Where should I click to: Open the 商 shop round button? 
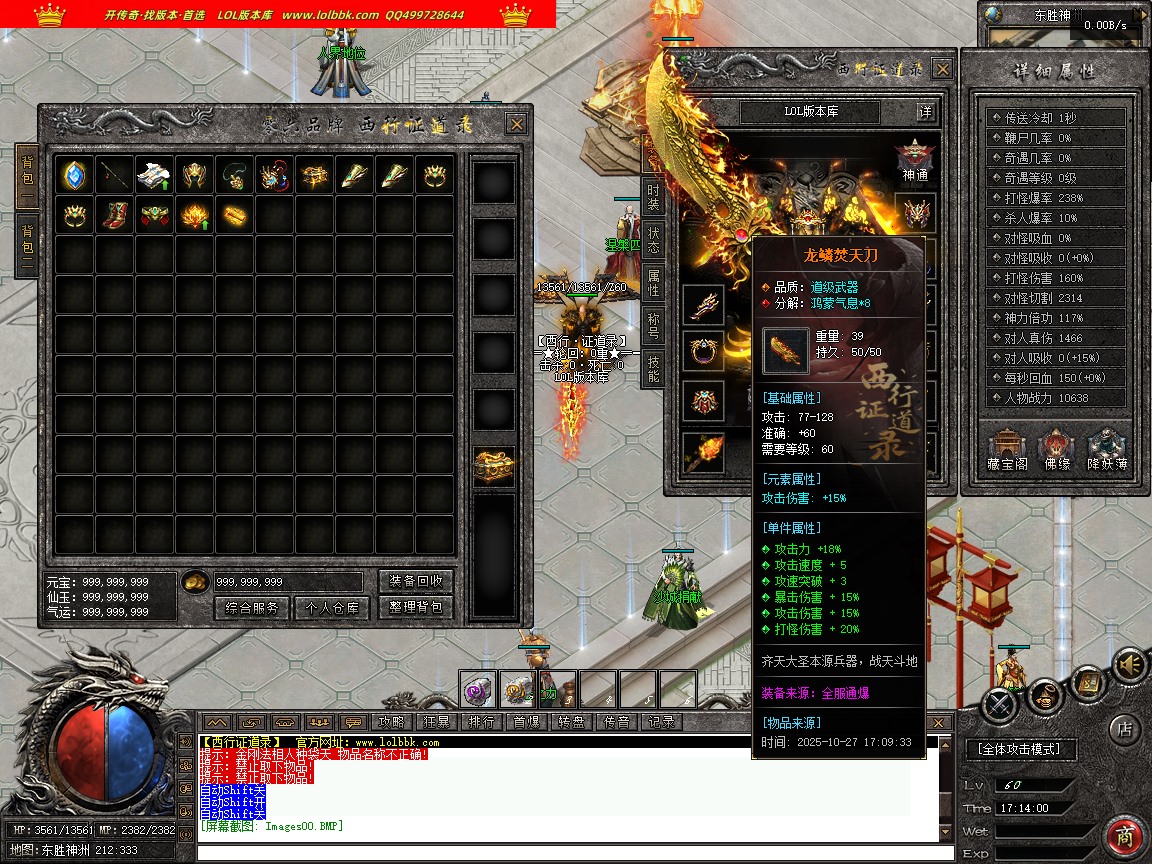click(x=1125, y=836)
